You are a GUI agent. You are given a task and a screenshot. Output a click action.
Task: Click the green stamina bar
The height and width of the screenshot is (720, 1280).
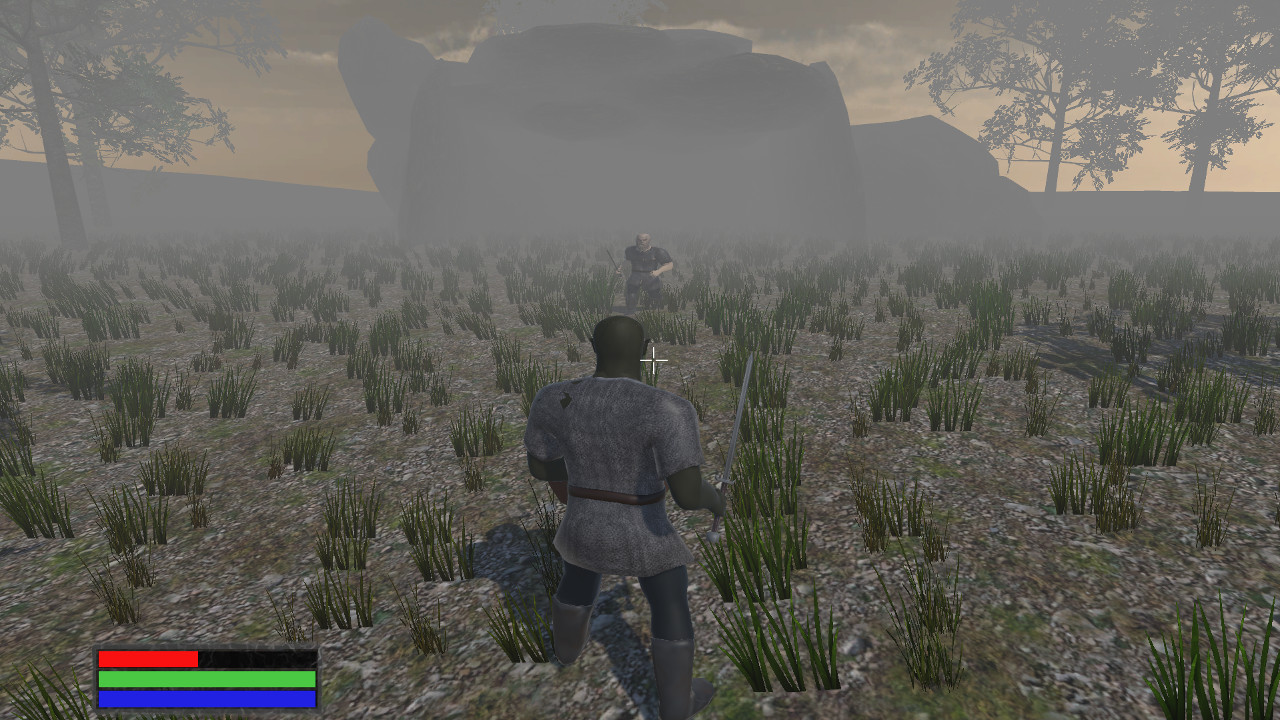[x=205, y=680]
